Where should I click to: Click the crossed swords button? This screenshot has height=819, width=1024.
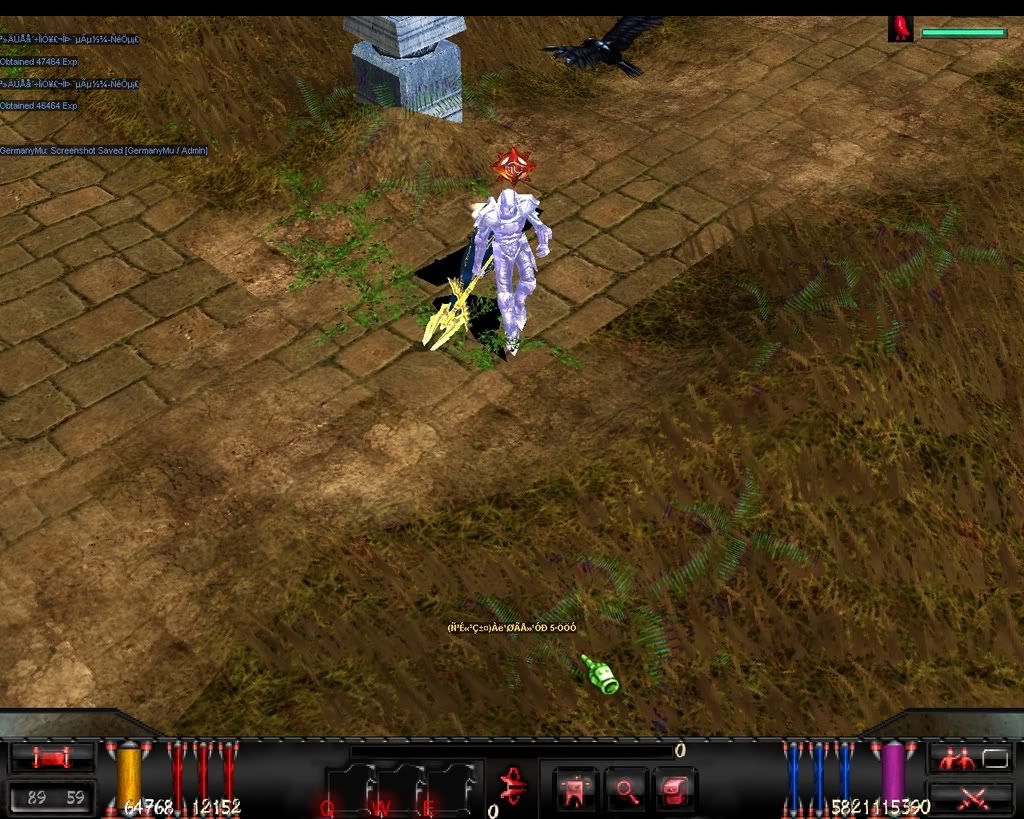click(970, 797)
